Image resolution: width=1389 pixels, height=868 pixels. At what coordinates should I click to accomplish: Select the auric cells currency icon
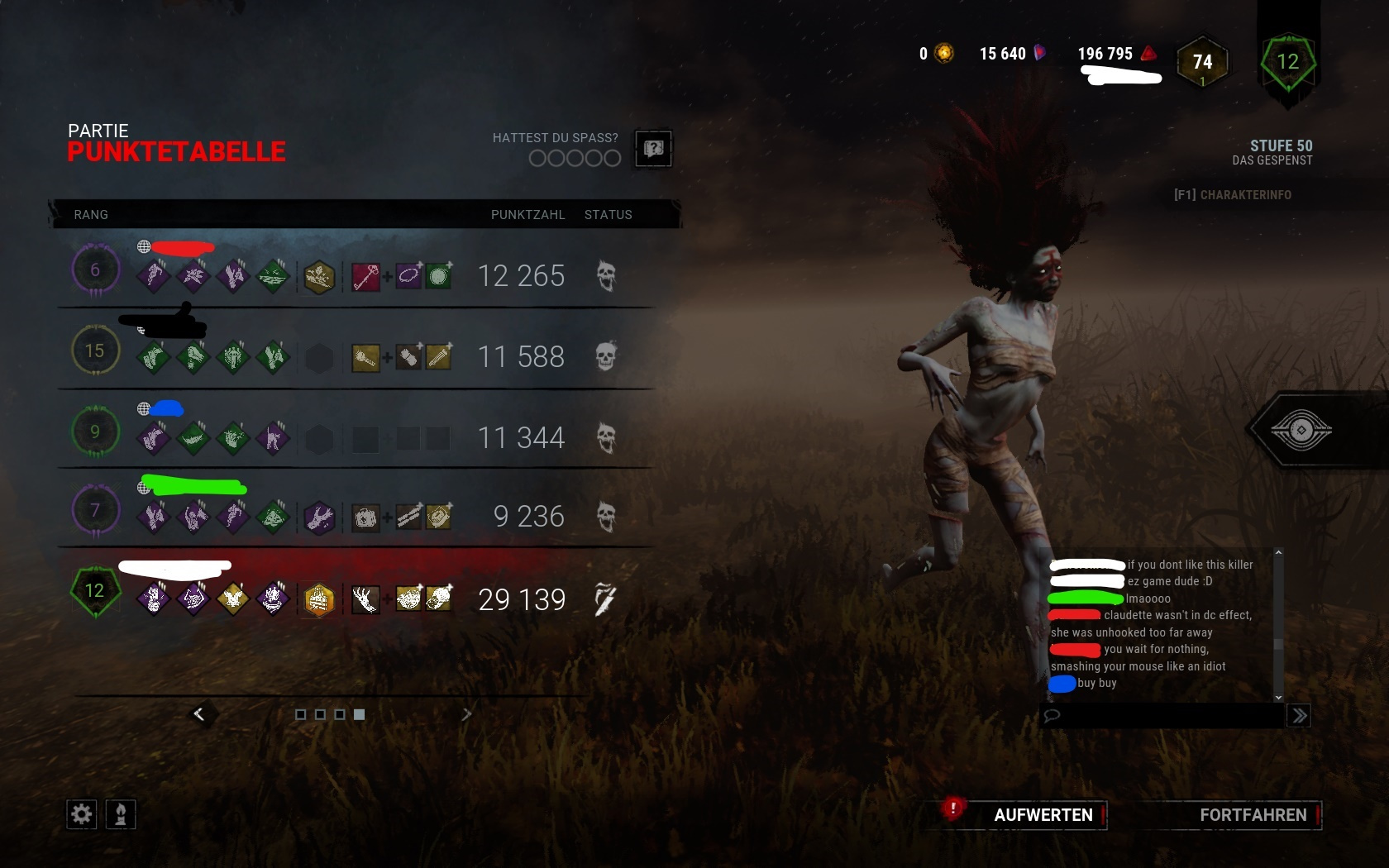click(x=943, y=53)
